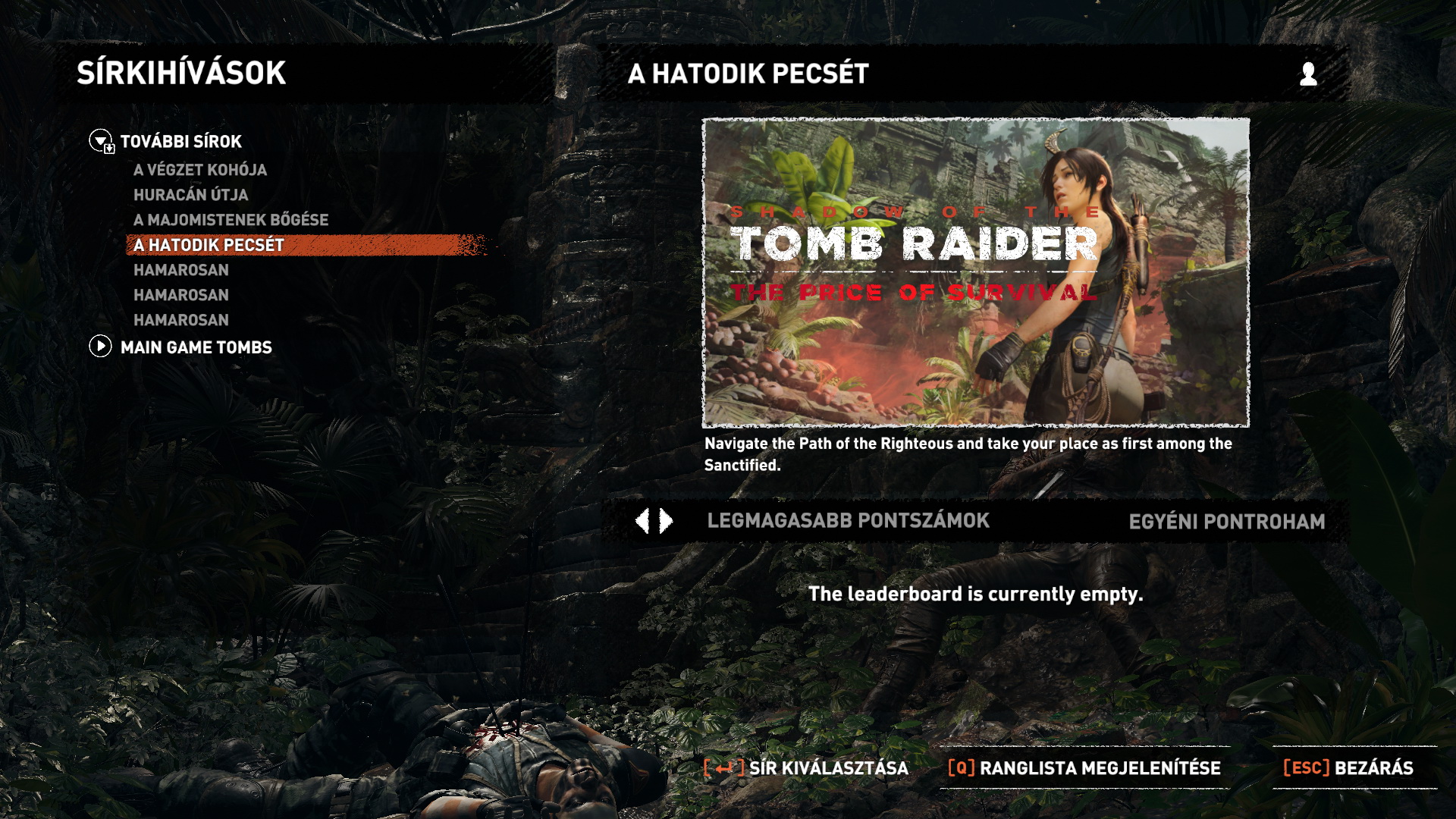
Task: Choose the Huracán Útja tomb
Action: point(191,195)
